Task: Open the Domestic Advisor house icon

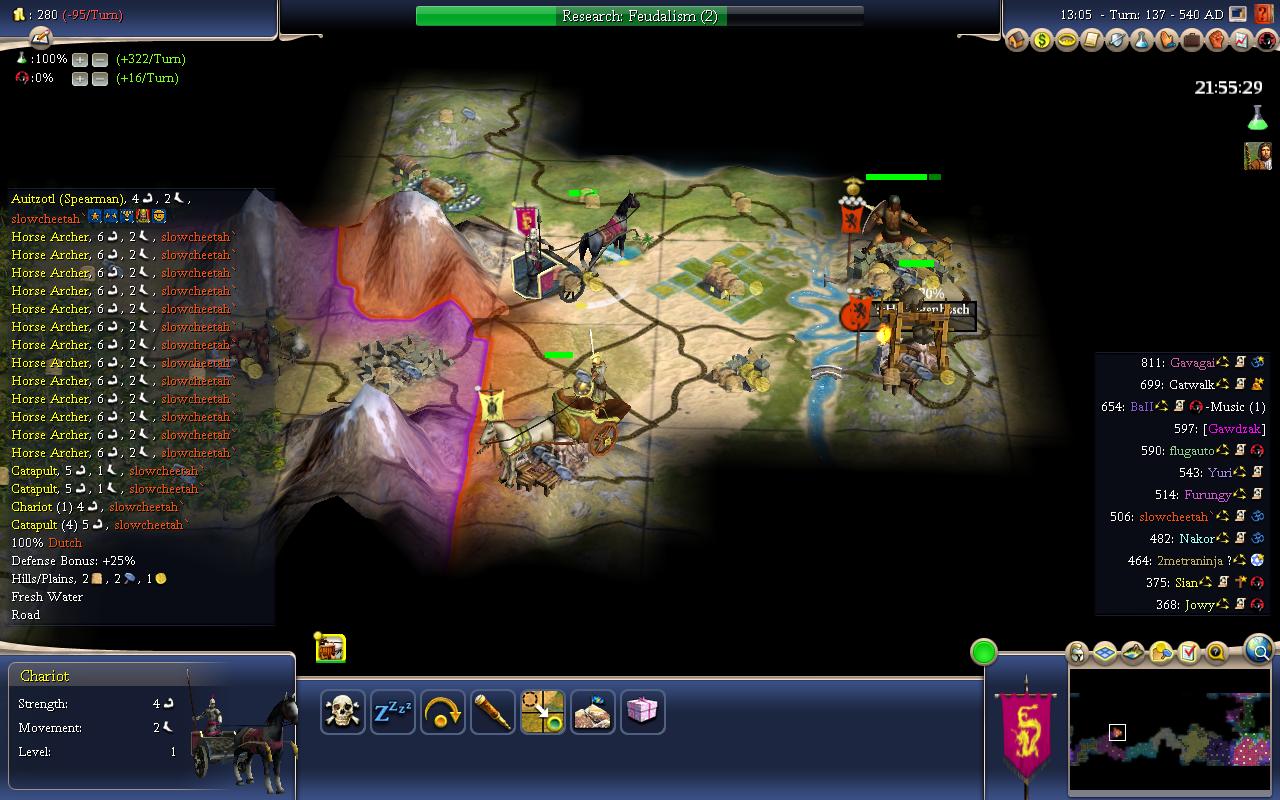Action: click(1017, 41)
